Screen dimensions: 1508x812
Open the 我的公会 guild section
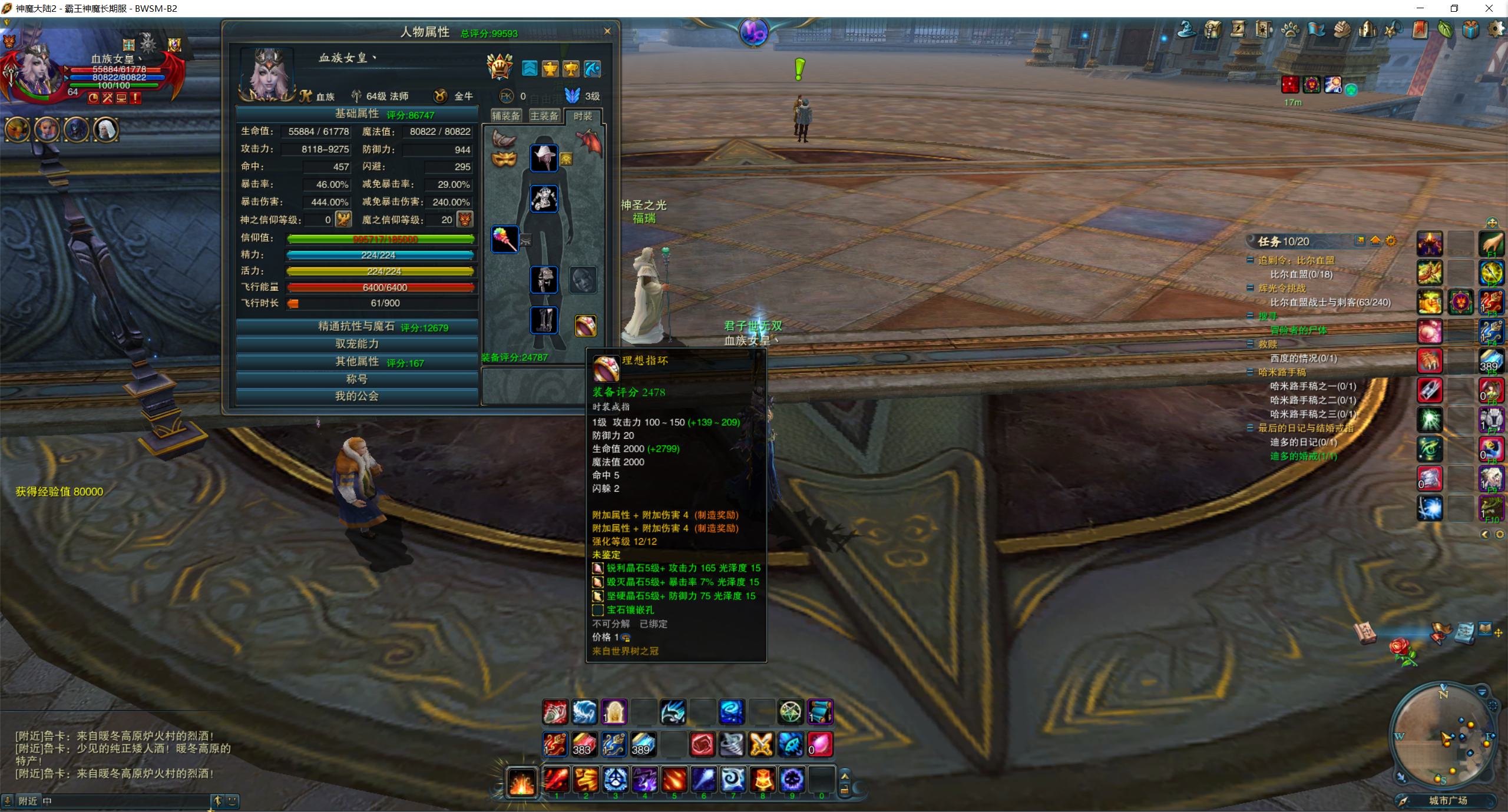(357, 396)
